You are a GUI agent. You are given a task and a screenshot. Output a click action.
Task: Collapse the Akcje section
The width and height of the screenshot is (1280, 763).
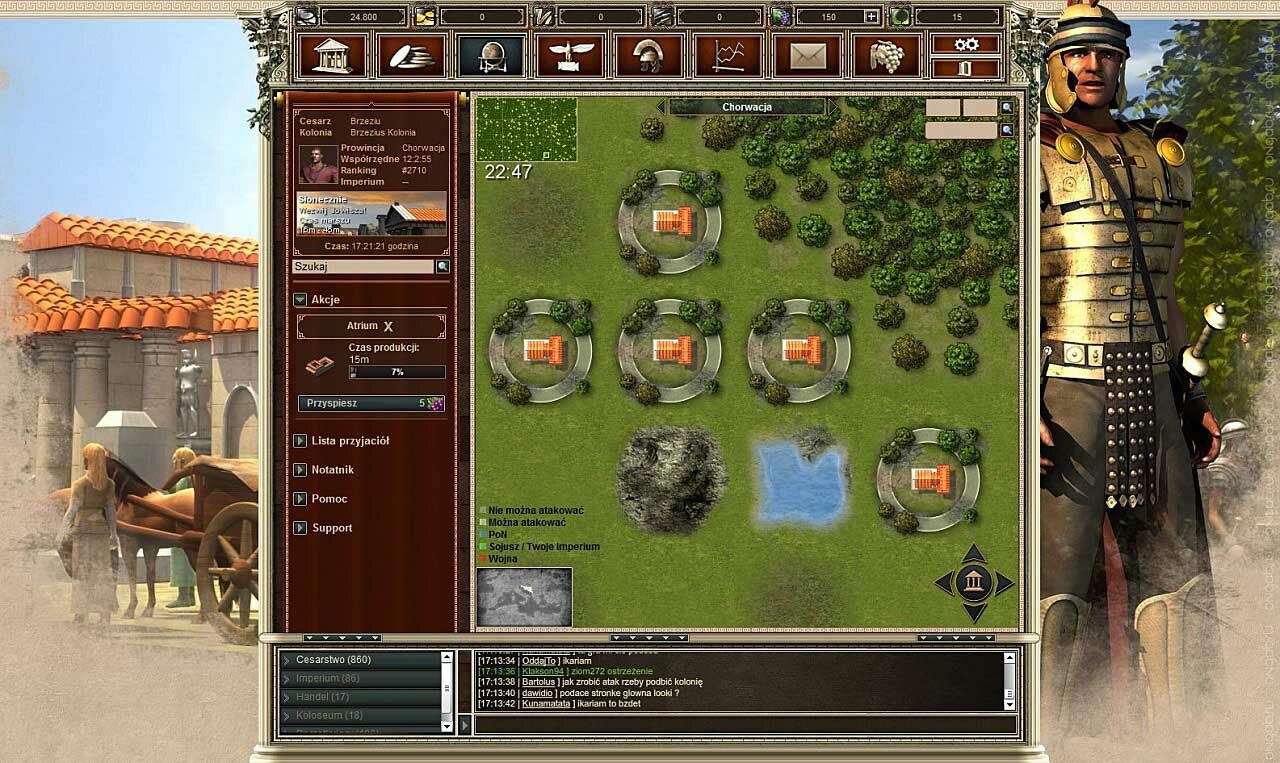(300, 300)
